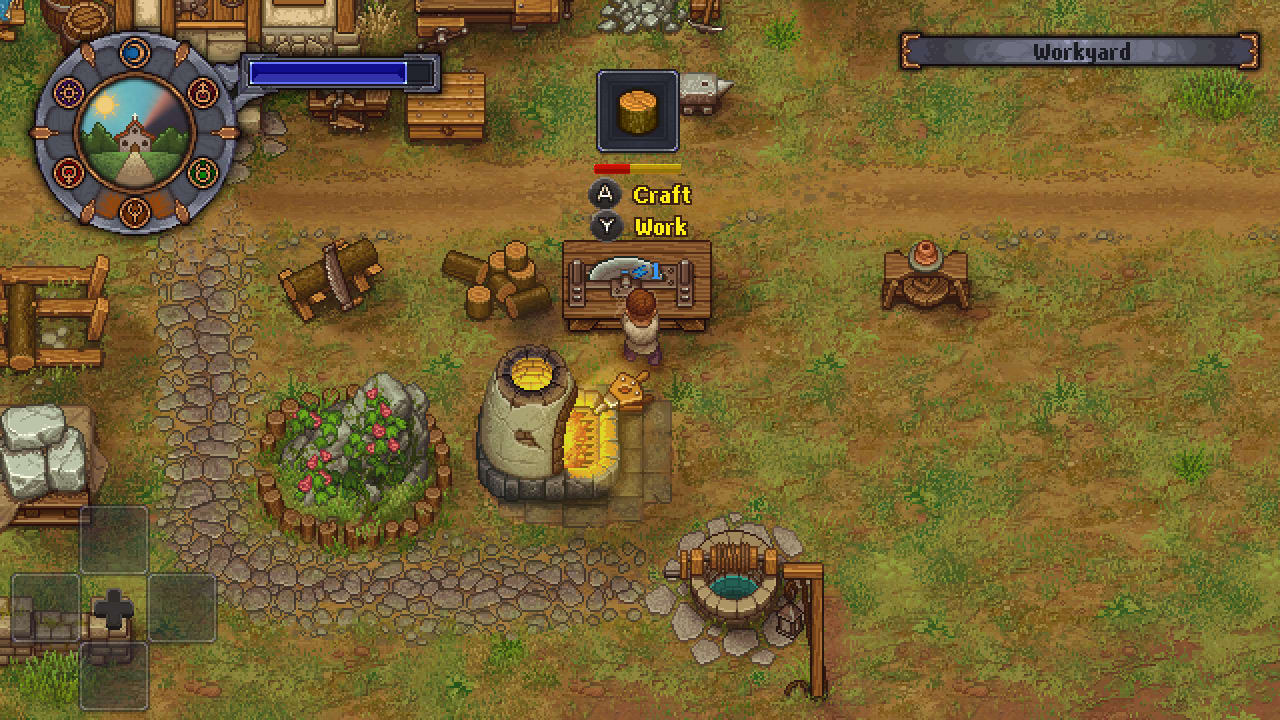
Task: Click the church image in the clock center
Action: pyautogui.click(x=133, y=136)
